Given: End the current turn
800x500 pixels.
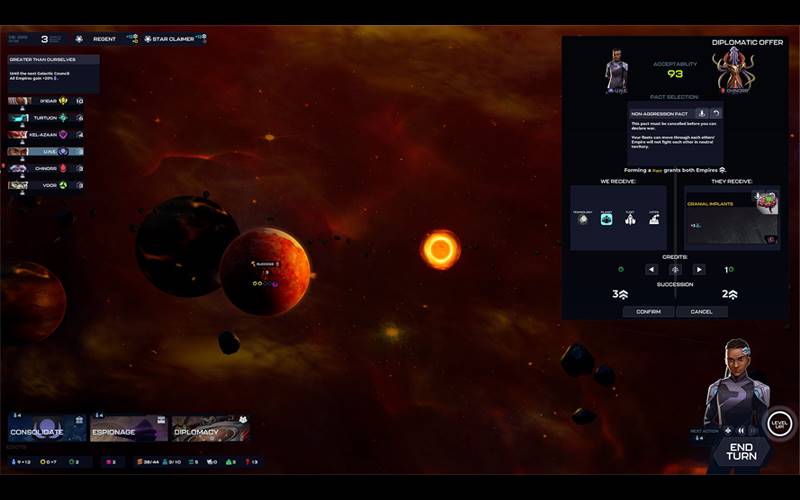Looking at the screenshot, I should coord(741,451).
